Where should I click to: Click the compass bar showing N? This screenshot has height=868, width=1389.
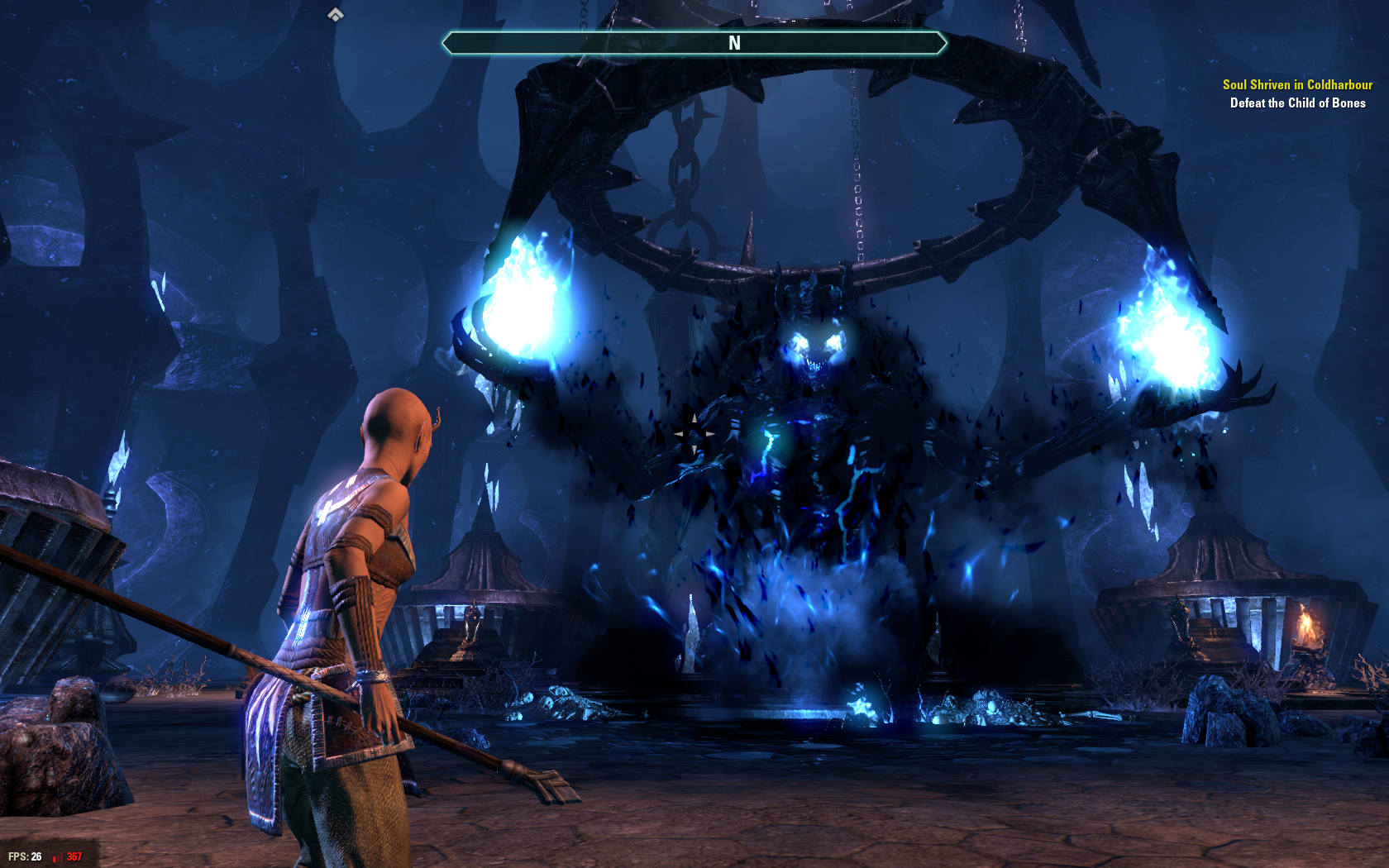(x=694, y=43)
